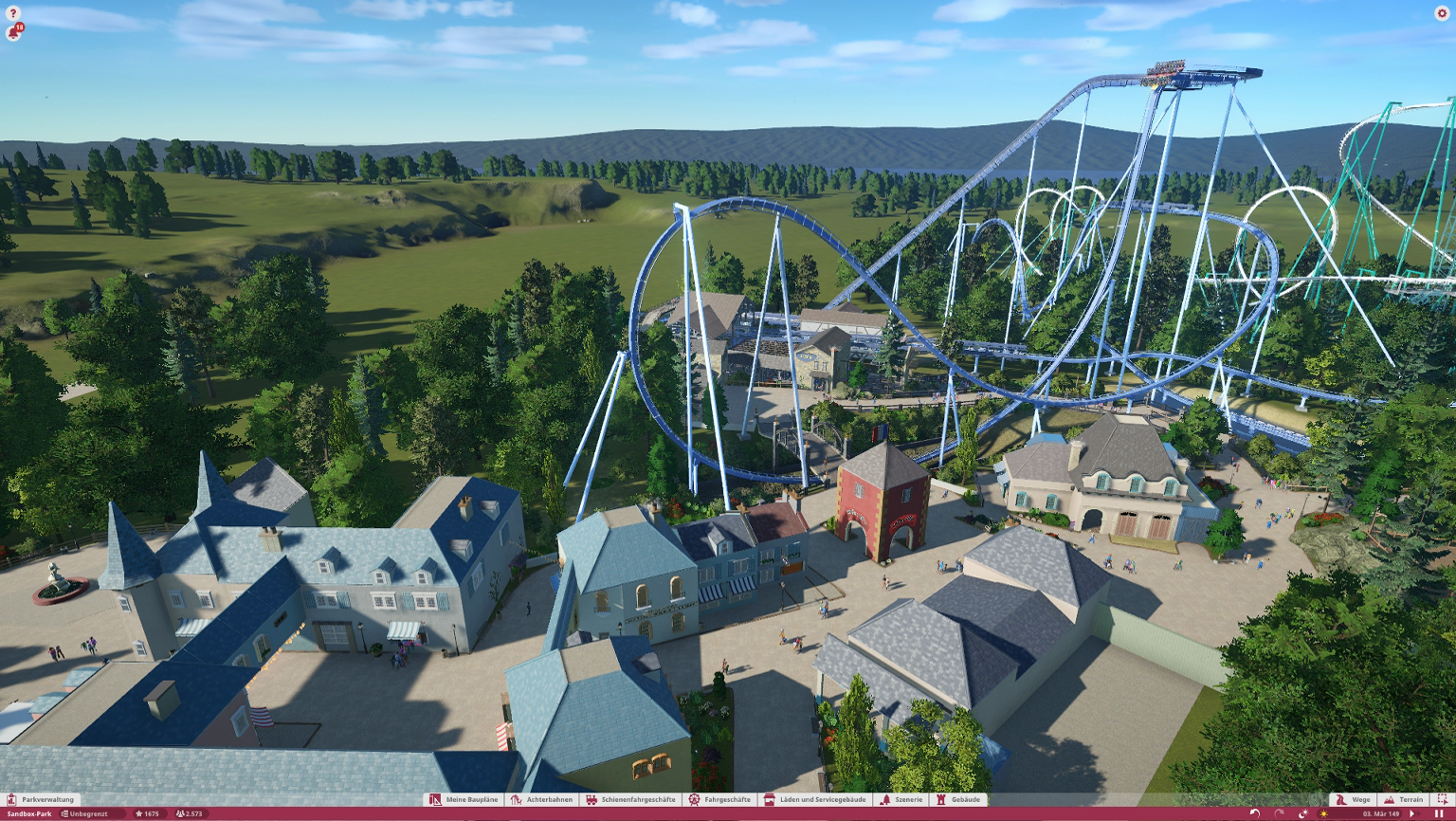Activate the Terrain tool
Image resolution: width=1456 pixels, height=821 pixels.
point(1403,799)
